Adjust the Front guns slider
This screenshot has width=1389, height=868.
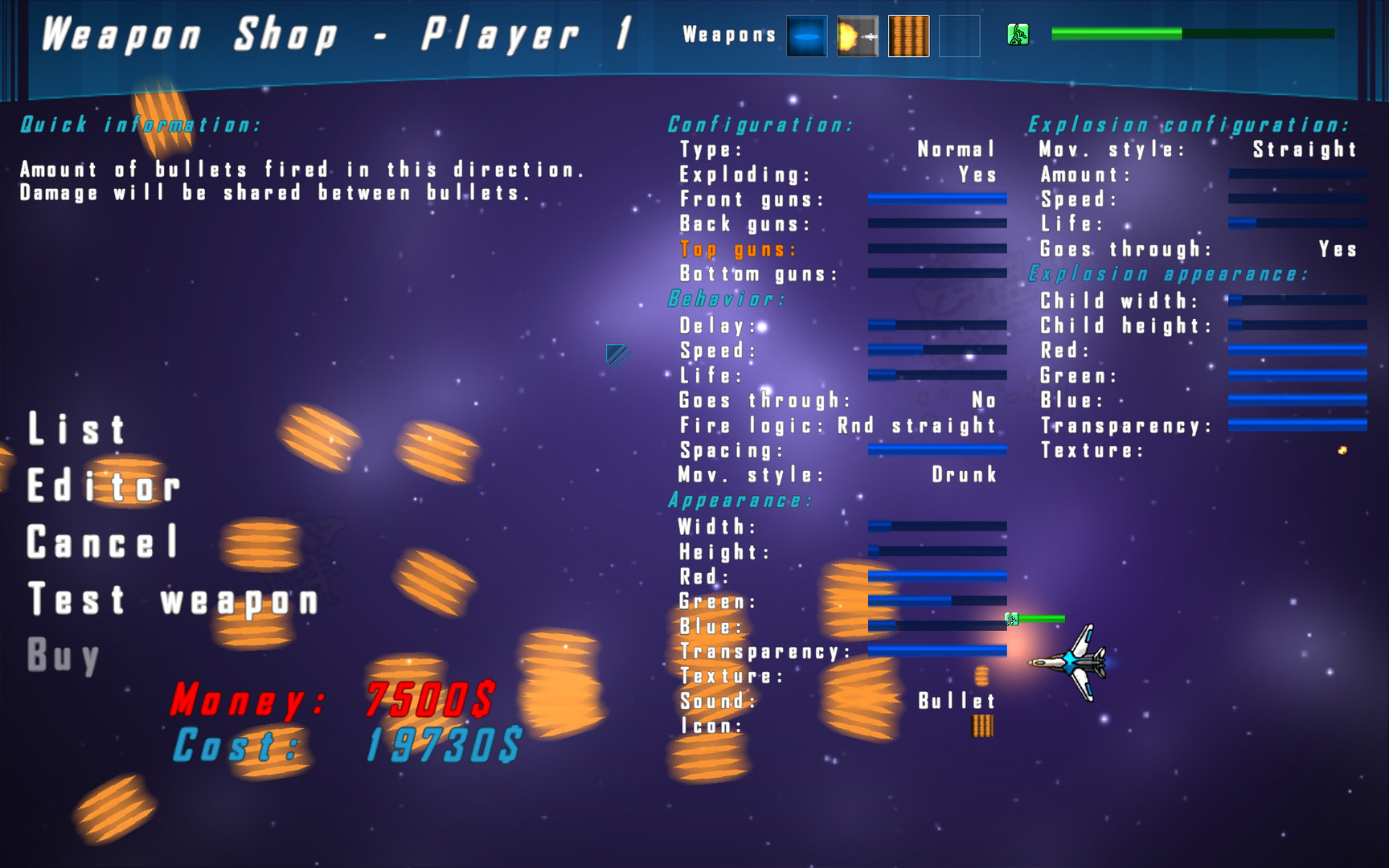[936, 199]
